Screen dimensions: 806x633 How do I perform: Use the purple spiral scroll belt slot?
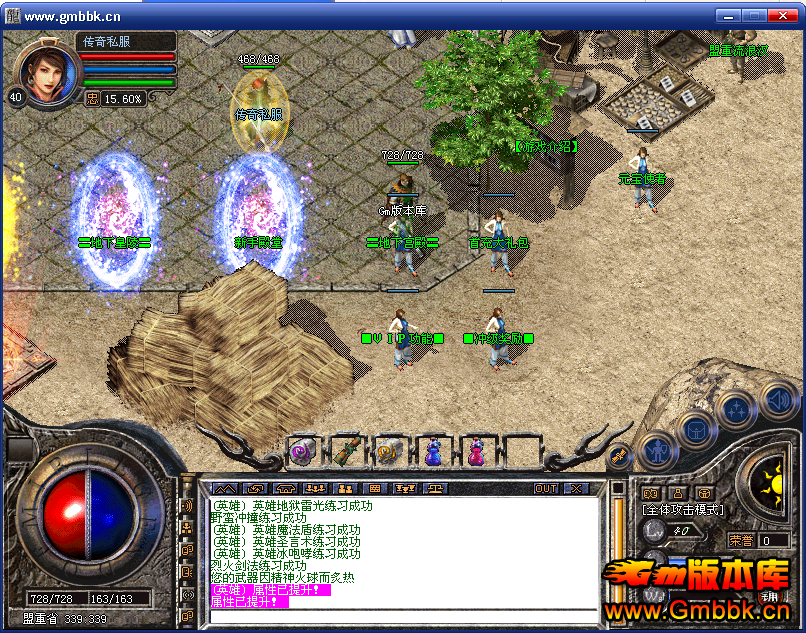301,452
